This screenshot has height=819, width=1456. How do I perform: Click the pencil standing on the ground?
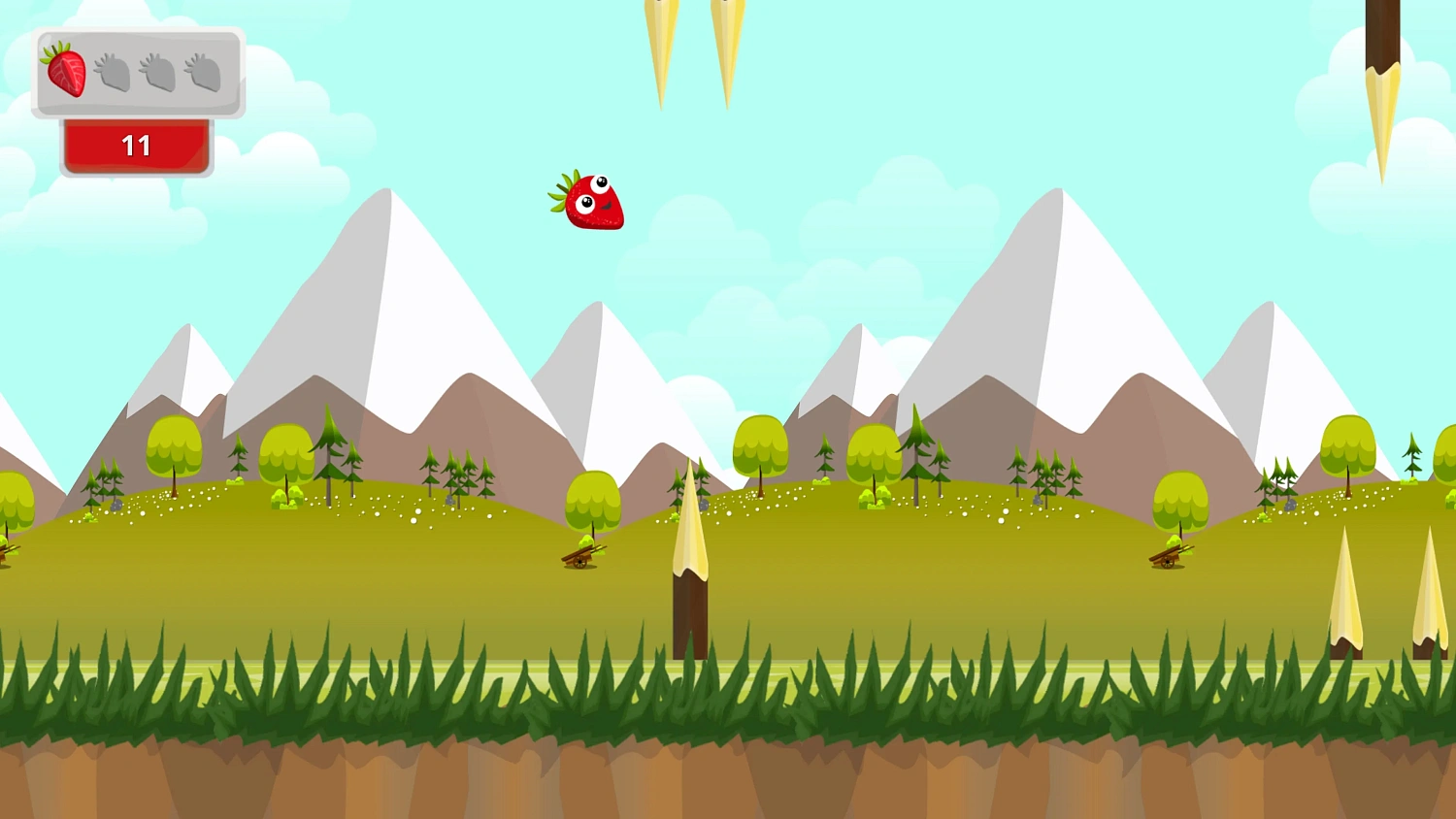(x=689, y=563)
